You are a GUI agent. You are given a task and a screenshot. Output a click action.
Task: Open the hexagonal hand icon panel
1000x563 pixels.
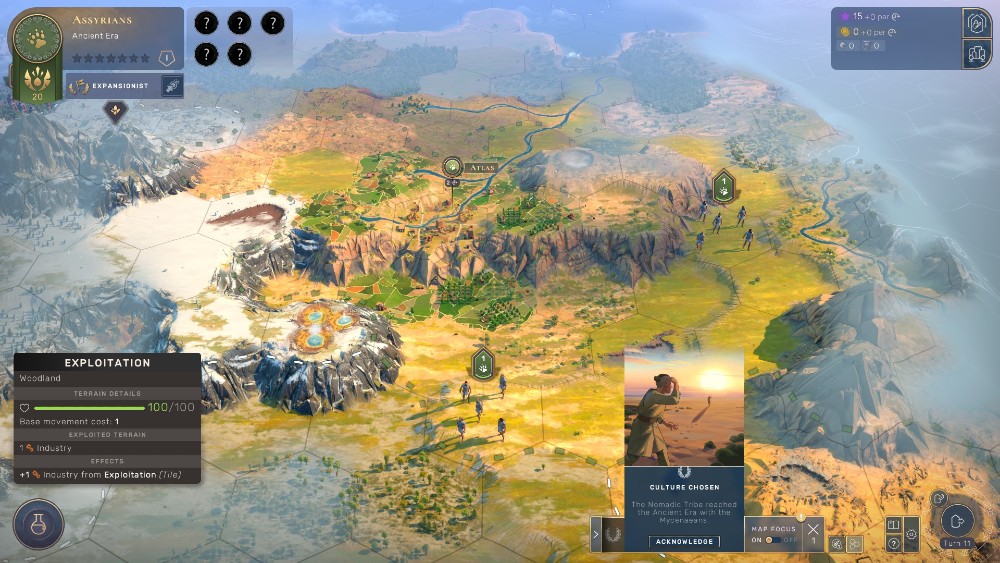click(976, 24)
